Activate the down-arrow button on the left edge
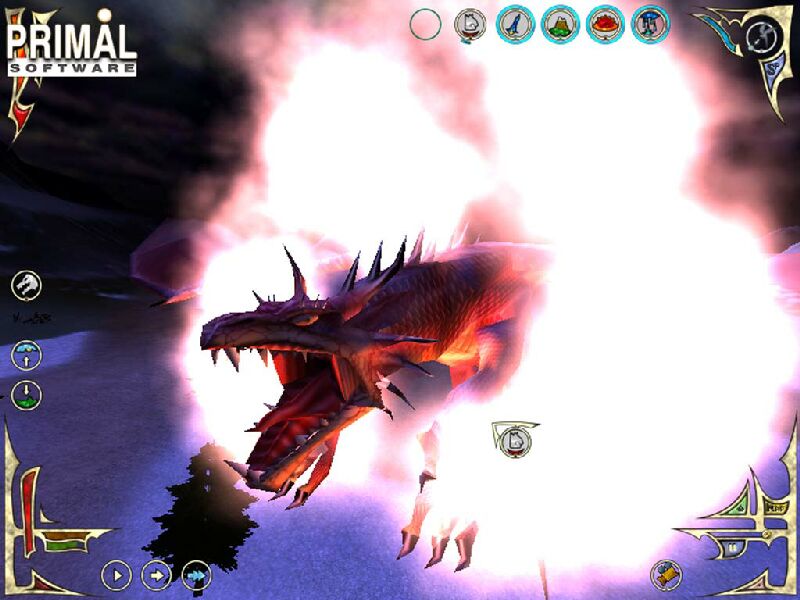The width and height of the screenshot is (800, 600). click(27, 393)
